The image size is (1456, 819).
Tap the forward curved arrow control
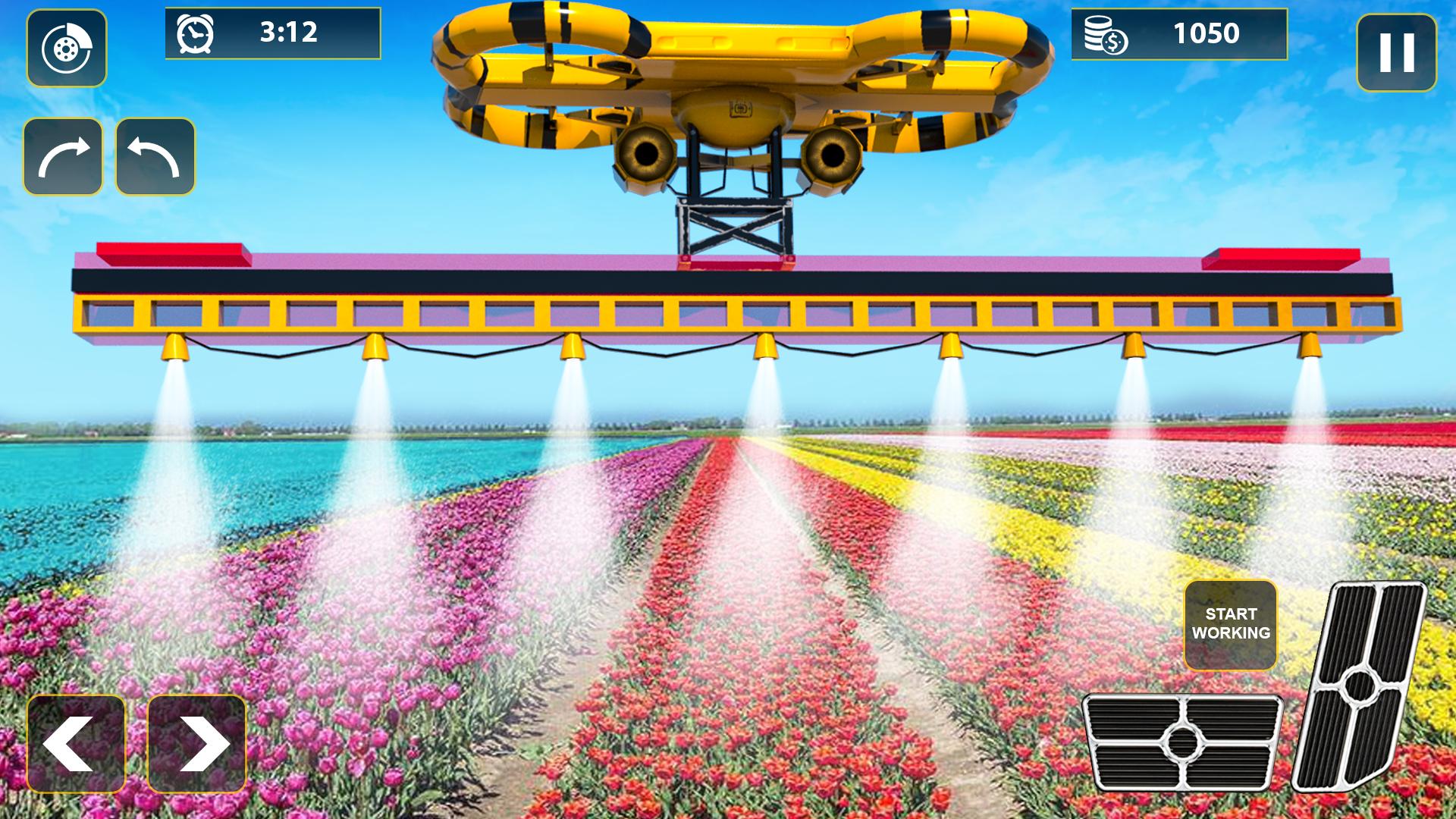[x=64, y=155]
